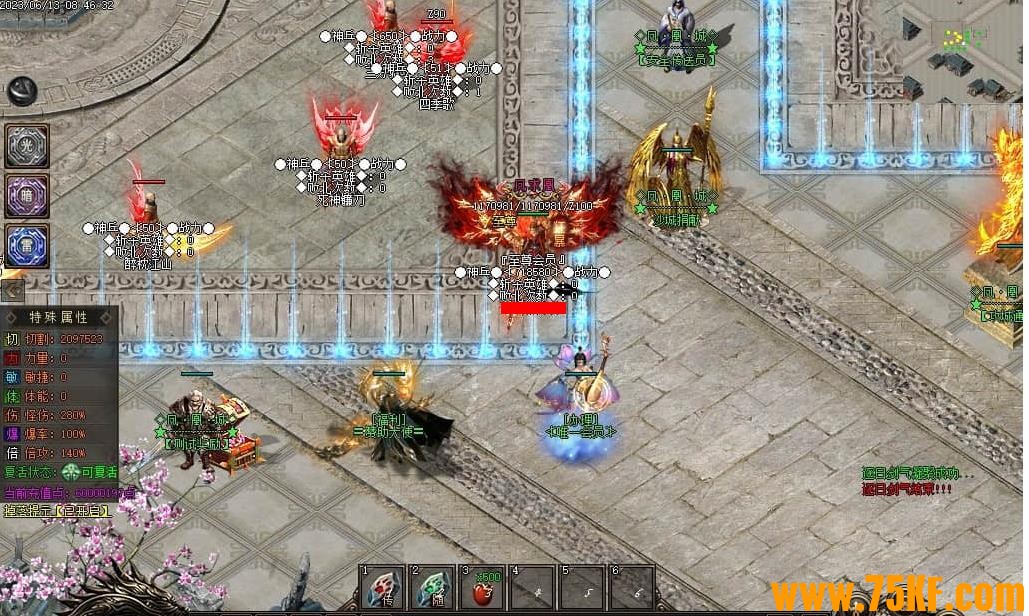Activate the blue 雷 (Thunder) skill icon
Screen dimensions: 1029x616
coord(27,245)
